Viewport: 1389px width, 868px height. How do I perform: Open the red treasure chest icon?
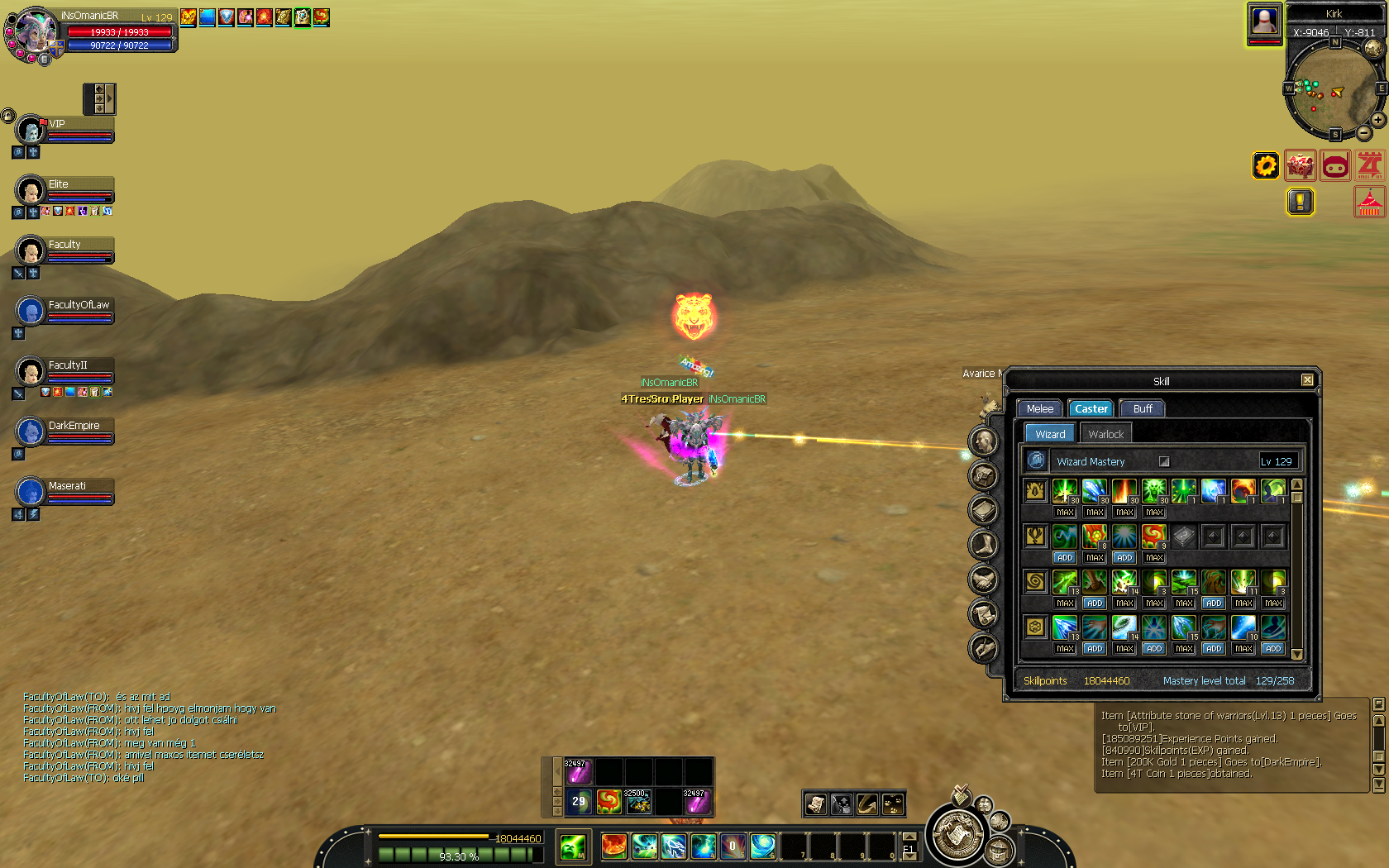point(1301,166)
